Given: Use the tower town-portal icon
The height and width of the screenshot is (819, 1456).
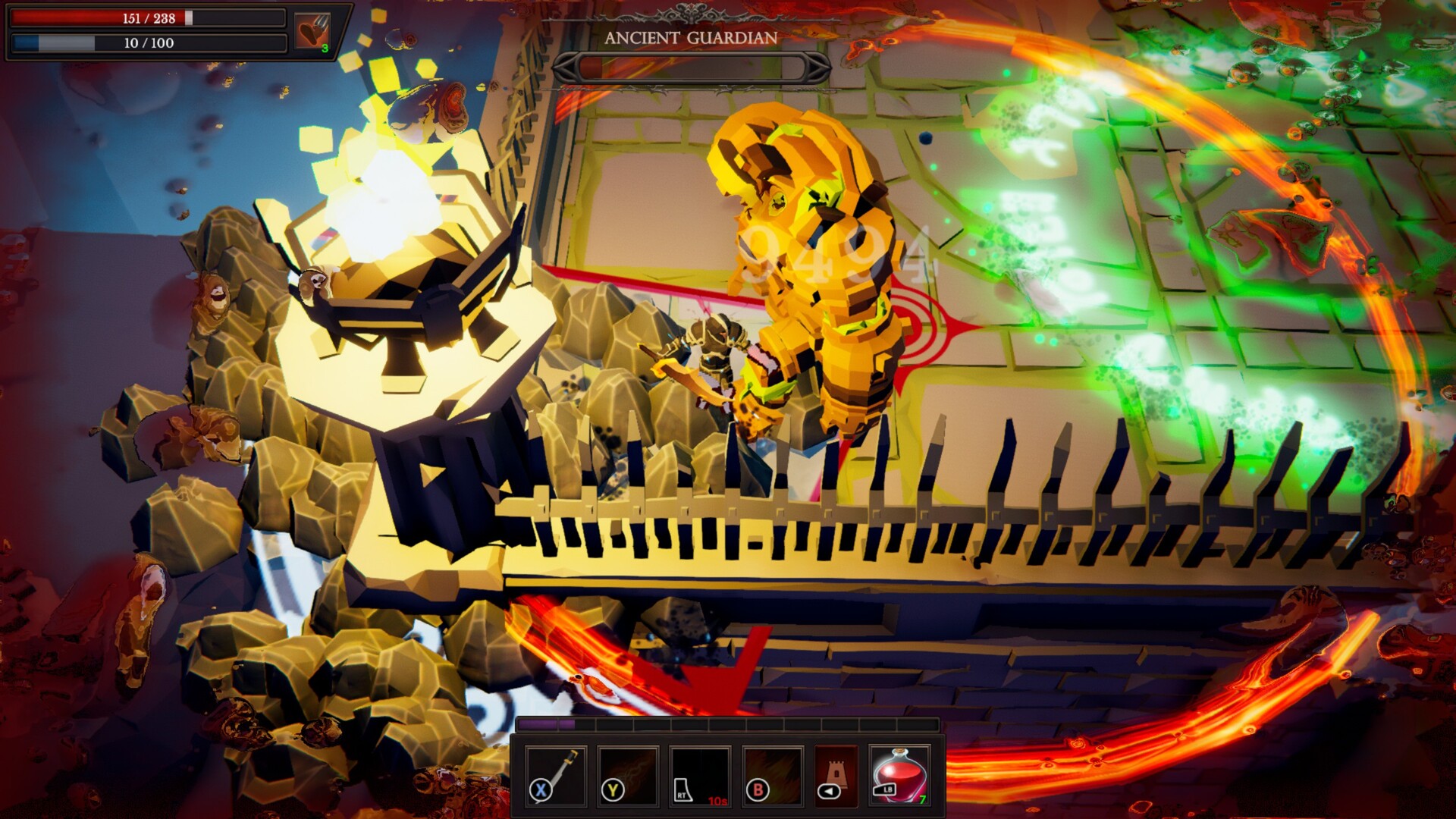Looking at the screenshot, I should 836,775.
